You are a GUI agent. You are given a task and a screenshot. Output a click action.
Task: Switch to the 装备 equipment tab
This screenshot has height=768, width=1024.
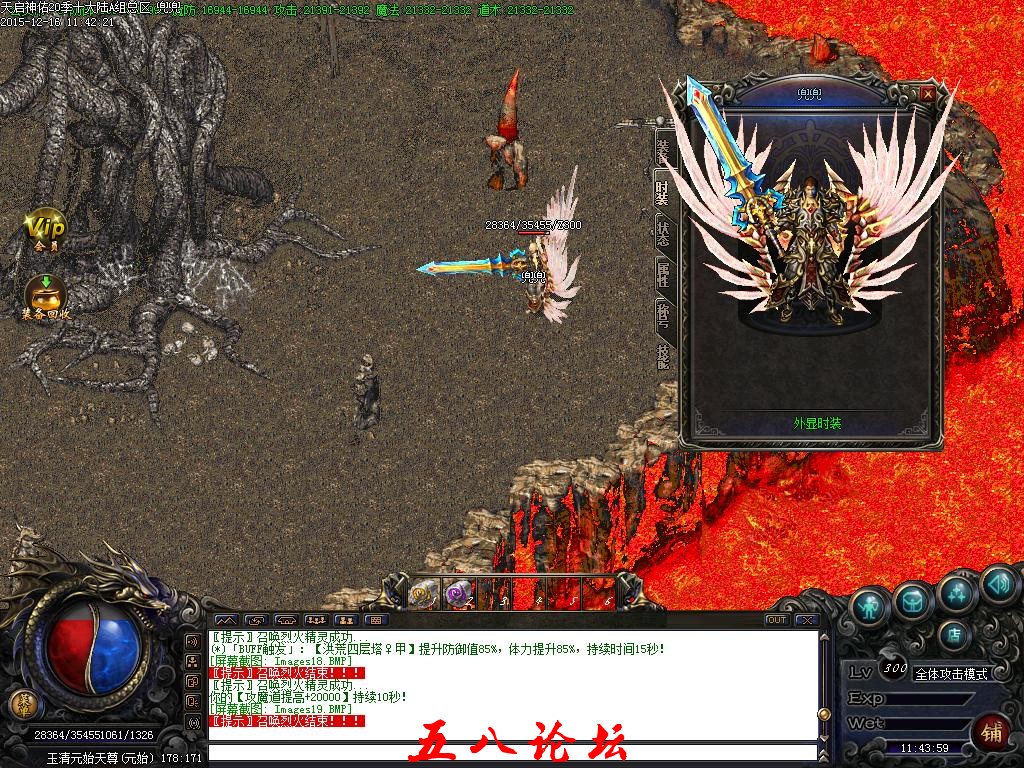click(664, 150)
